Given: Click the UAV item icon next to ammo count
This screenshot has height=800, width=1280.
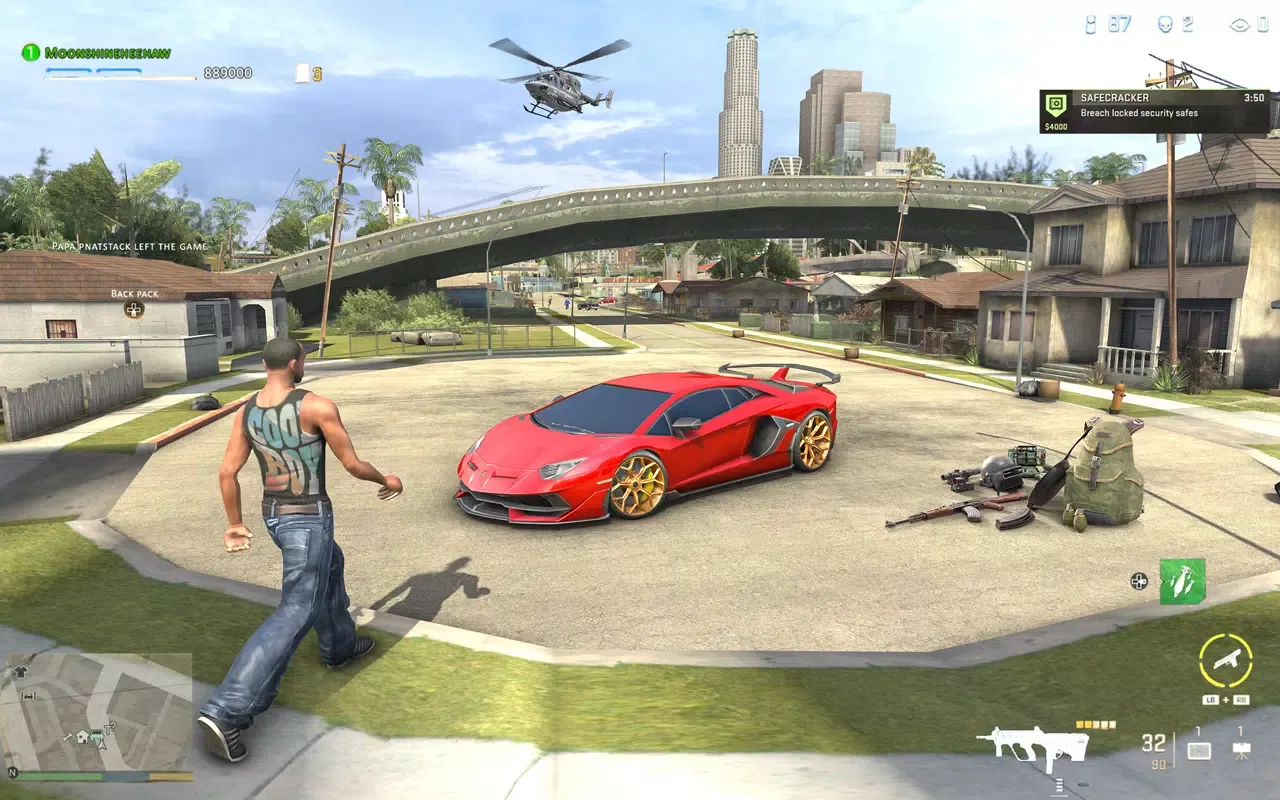Looking at the screenshot, I should tap(1199, 749).
